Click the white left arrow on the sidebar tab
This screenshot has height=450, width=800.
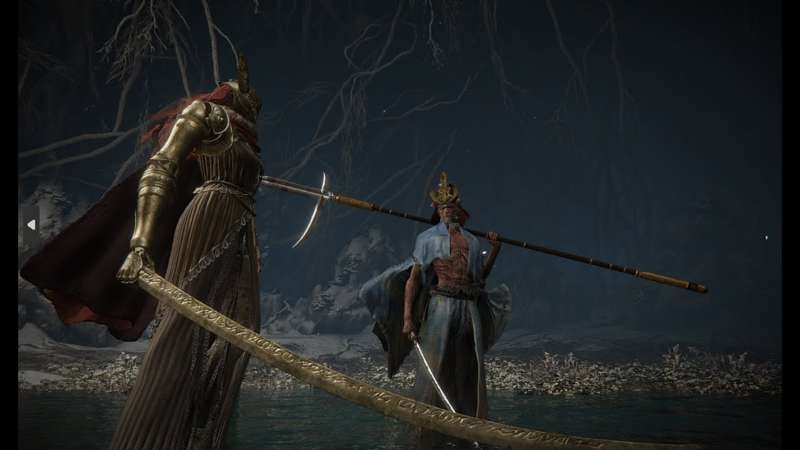pos(30,225)
